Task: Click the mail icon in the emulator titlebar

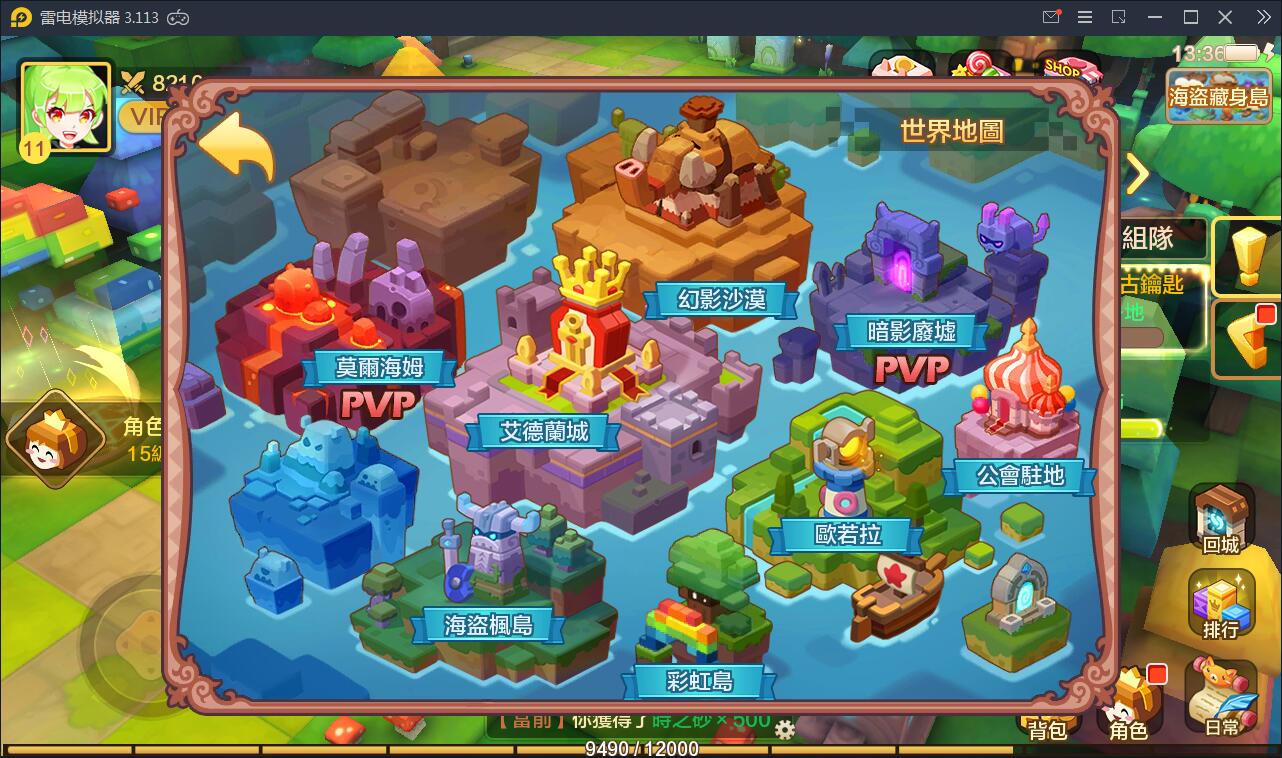Action: pyautogui.click(x=1051, y=16)
